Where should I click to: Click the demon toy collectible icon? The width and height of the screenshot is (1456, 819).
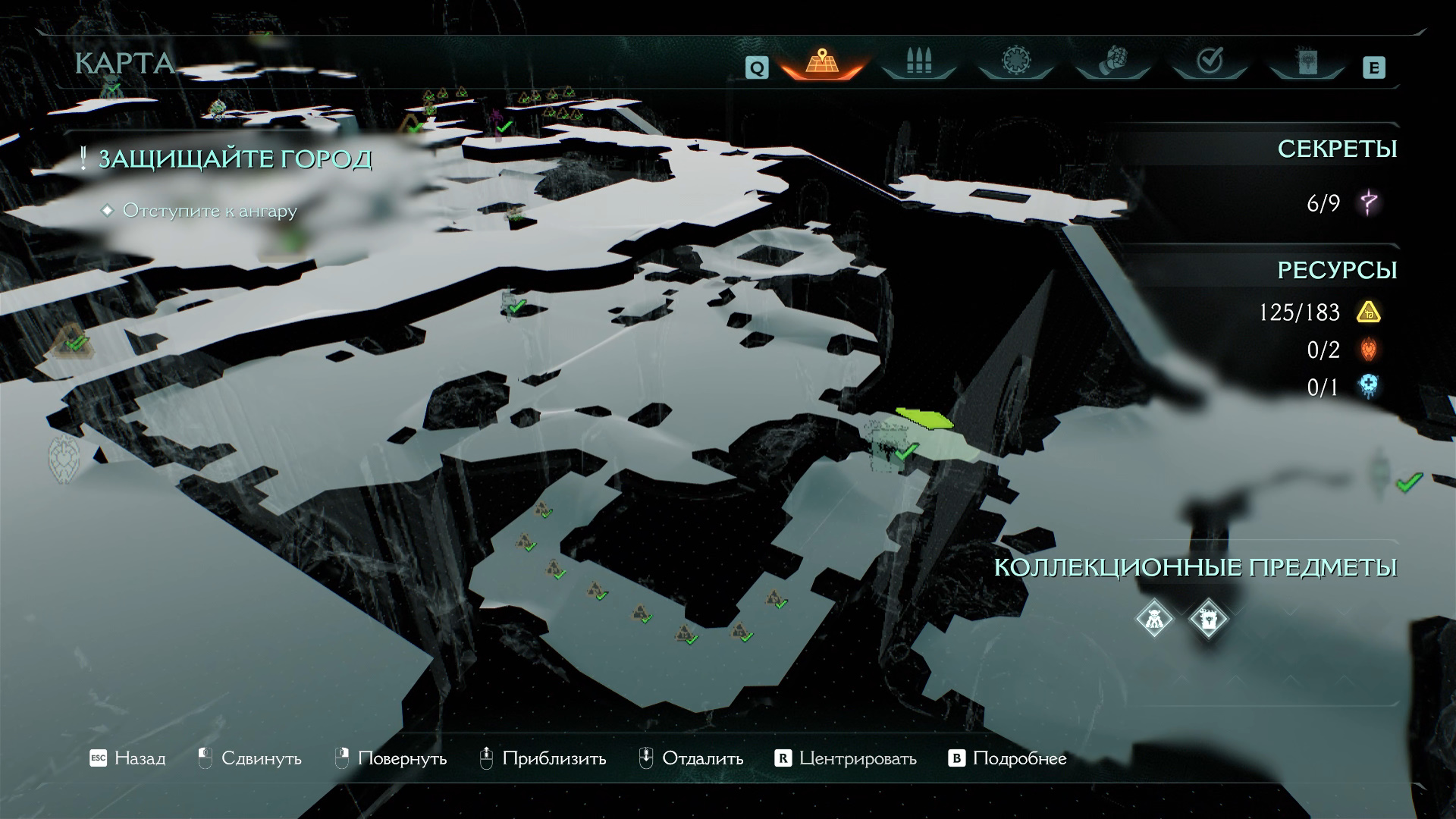tap(1154, 619)
